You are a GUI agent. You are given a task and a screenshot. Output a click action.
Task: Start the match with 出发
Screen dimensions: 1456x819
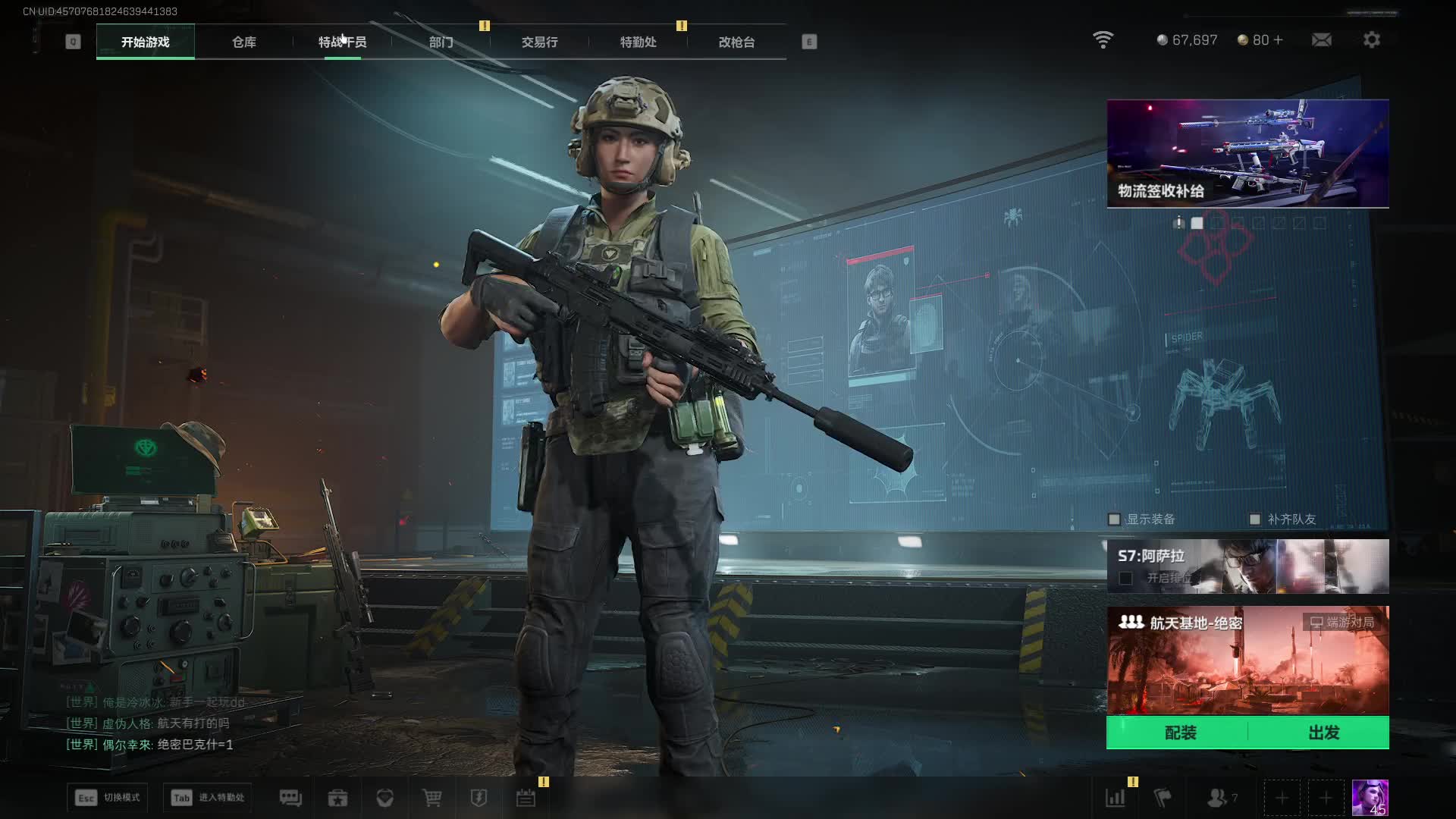pos(1323,733)
